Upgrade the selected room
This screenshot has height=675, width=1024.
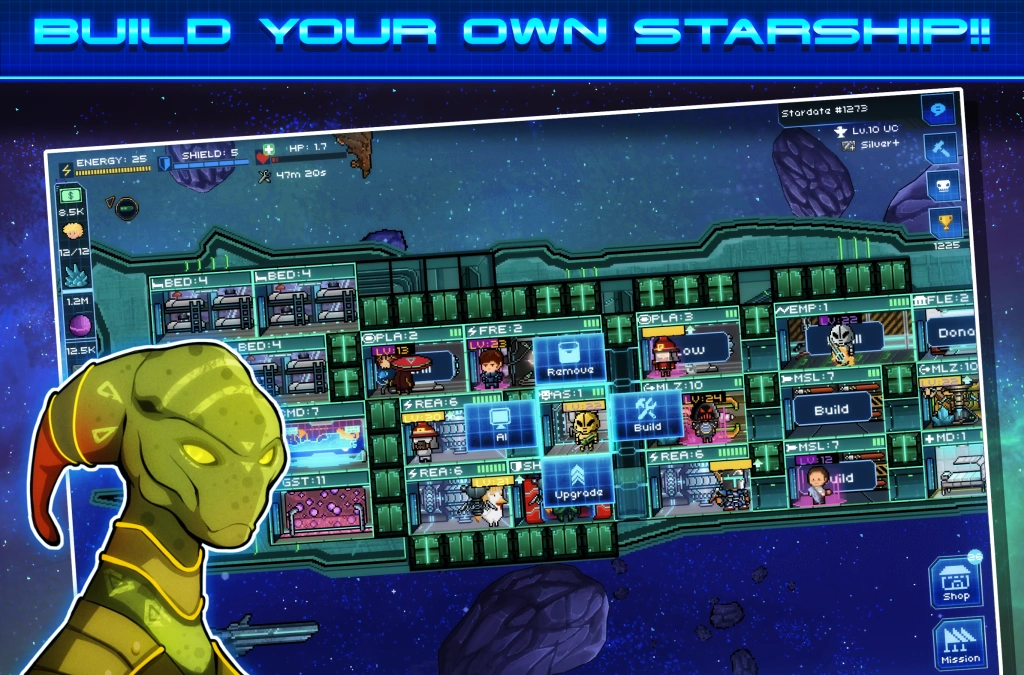pyautogui.click(x=578, y=481)
